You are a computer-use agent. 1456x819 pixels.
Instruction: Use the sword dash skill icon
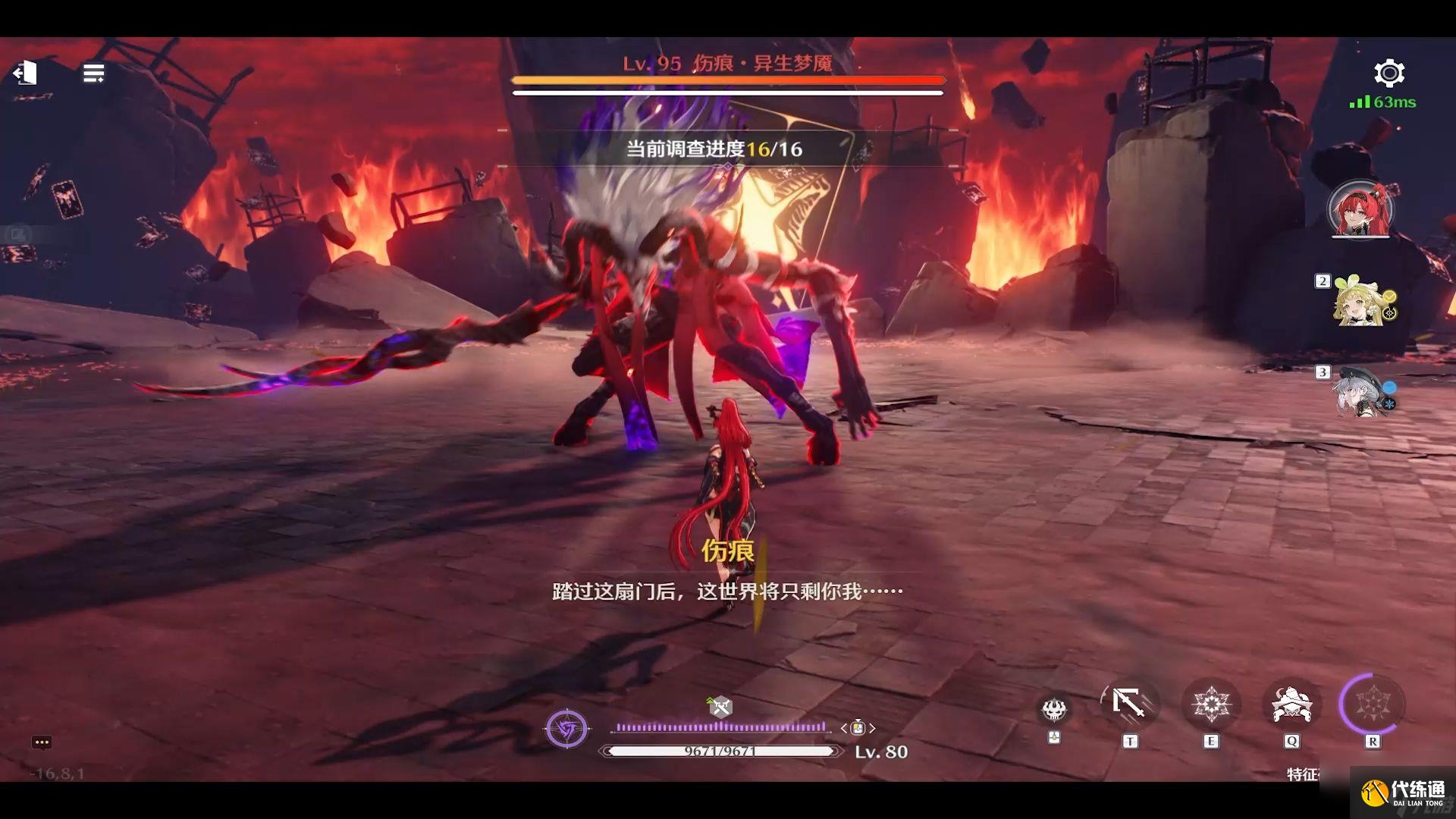click(1129, 704)
